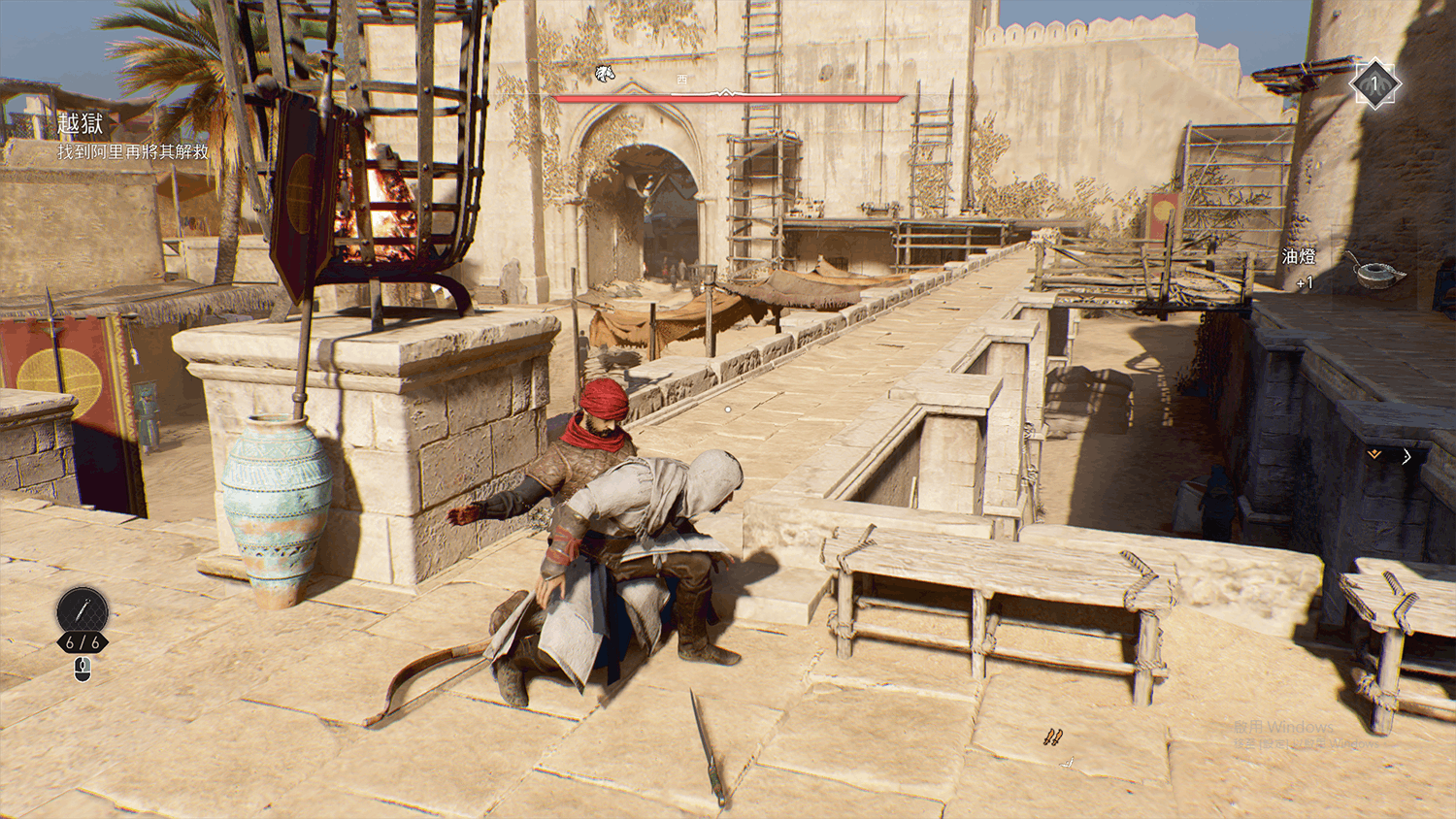
Task: Click the orange chevron enemy marker
Action: point(1374,454)
